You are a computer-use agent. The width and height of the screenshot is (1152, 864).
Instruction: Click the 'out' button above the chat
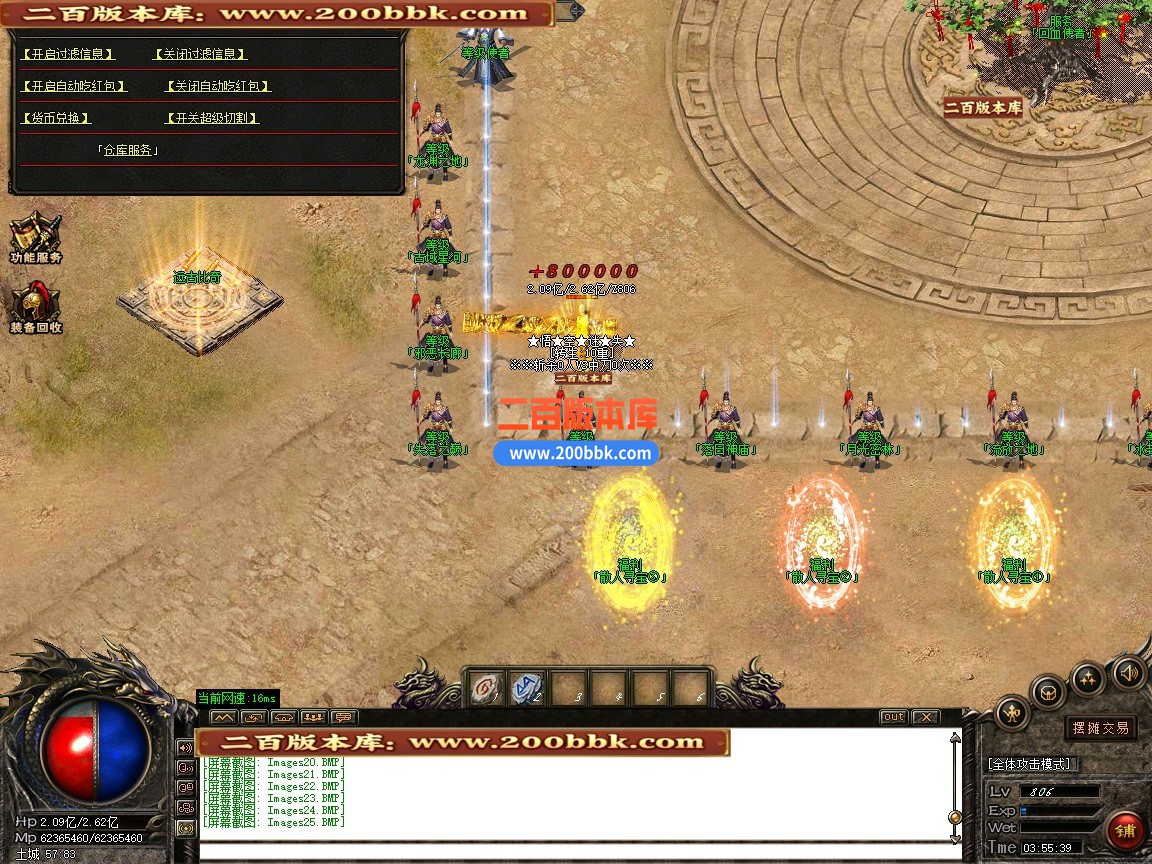(893, 717)
